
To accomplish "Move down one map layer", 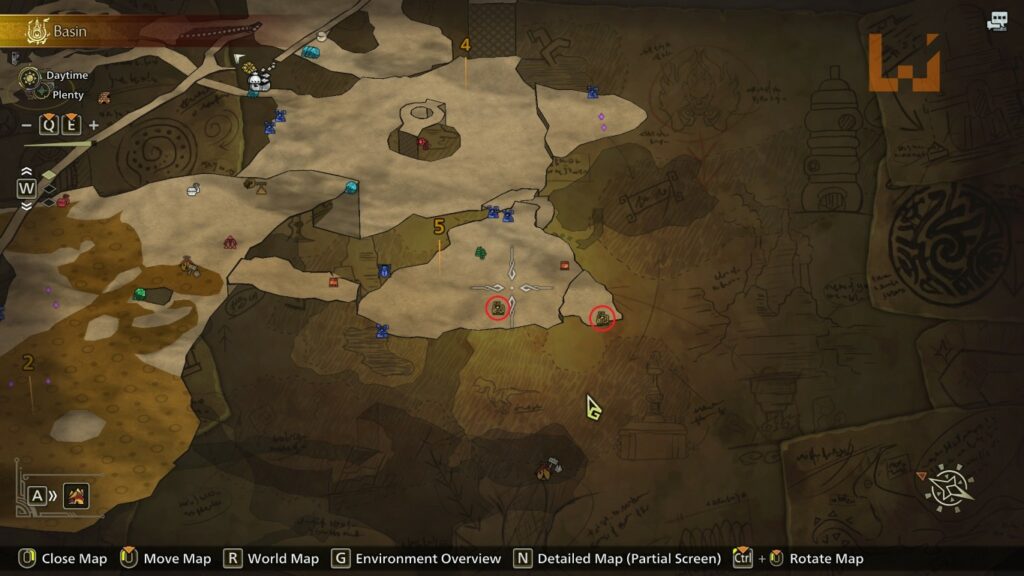I will tap(26, 205).
